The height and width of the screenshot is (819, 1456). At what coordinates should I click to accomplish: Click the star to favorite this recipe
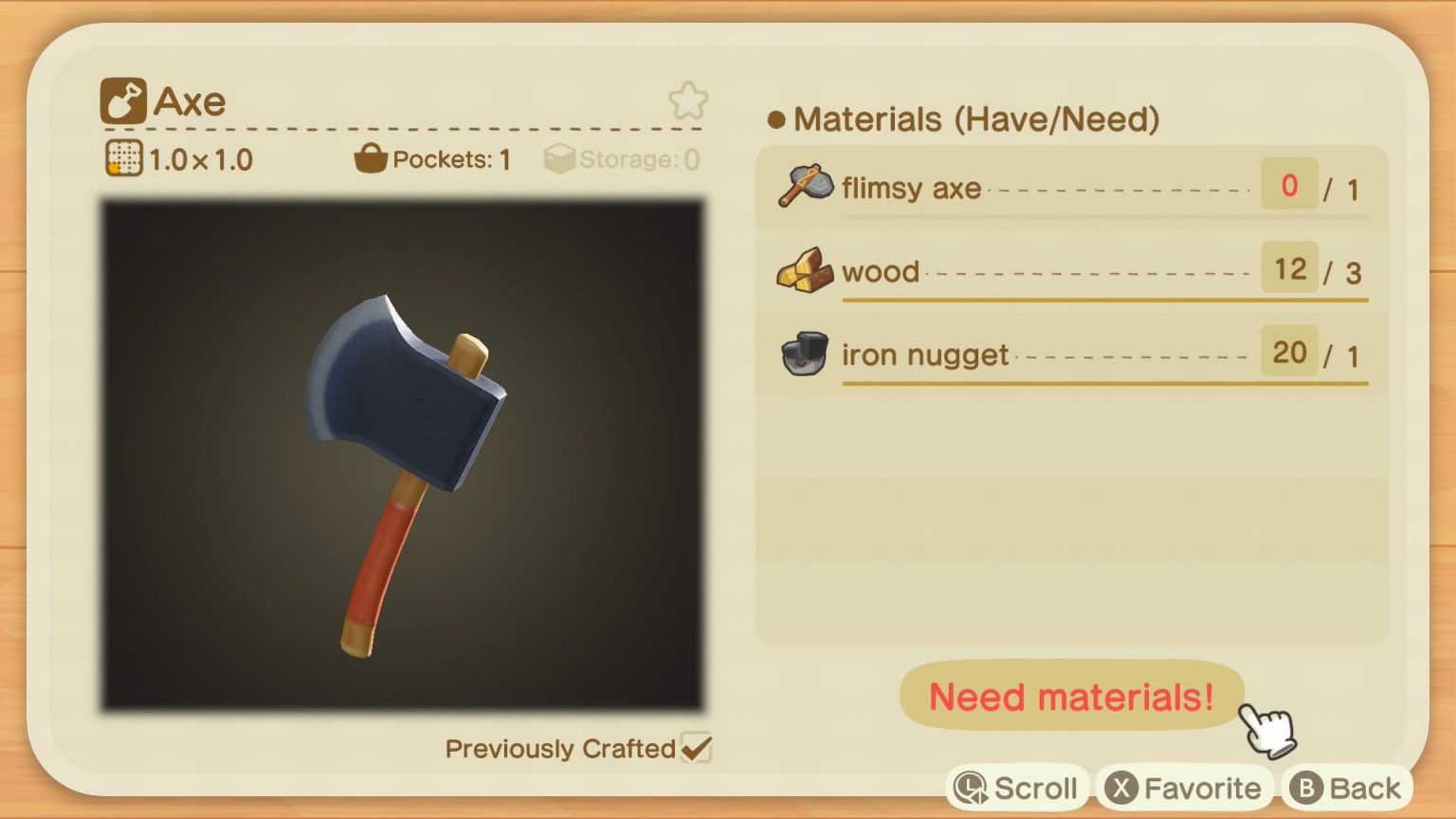[689, 101]
